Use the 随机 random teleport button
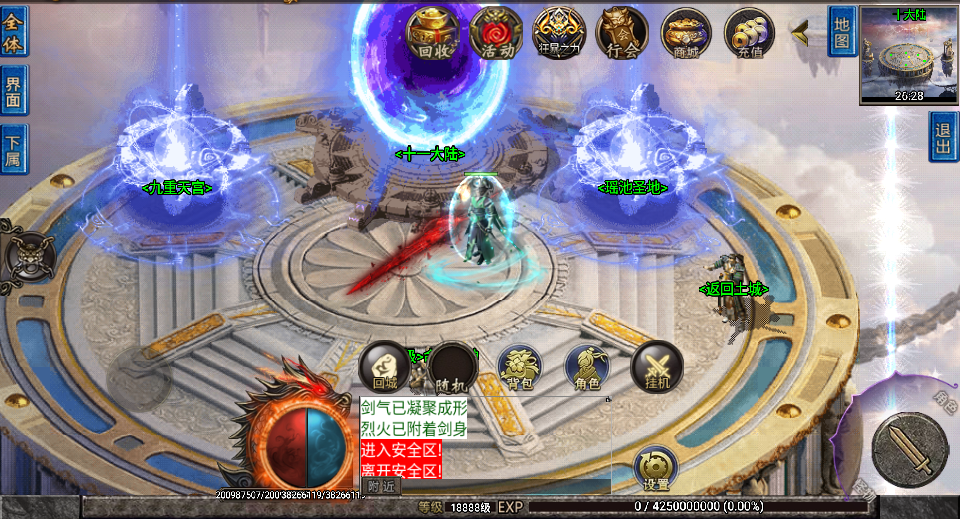The height and width of the screenshot is (519, 960). tap(451, 367)
